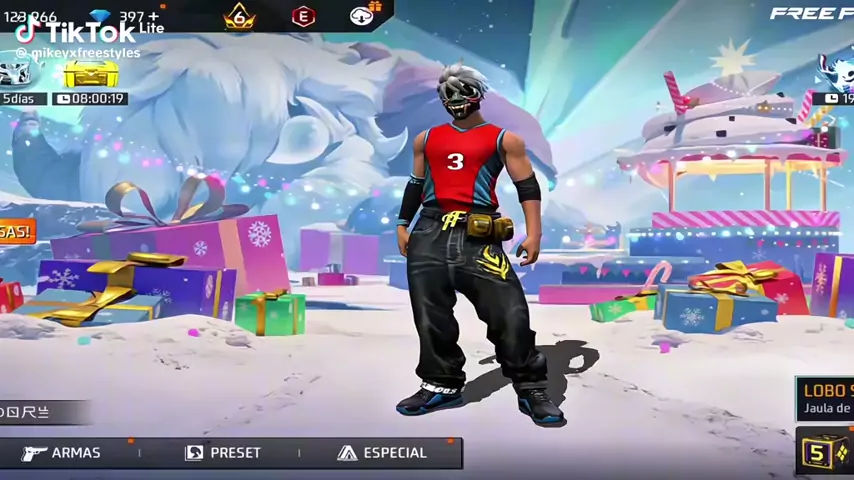
Task: Open the gold crown rank badge
Action: point(239,17)
